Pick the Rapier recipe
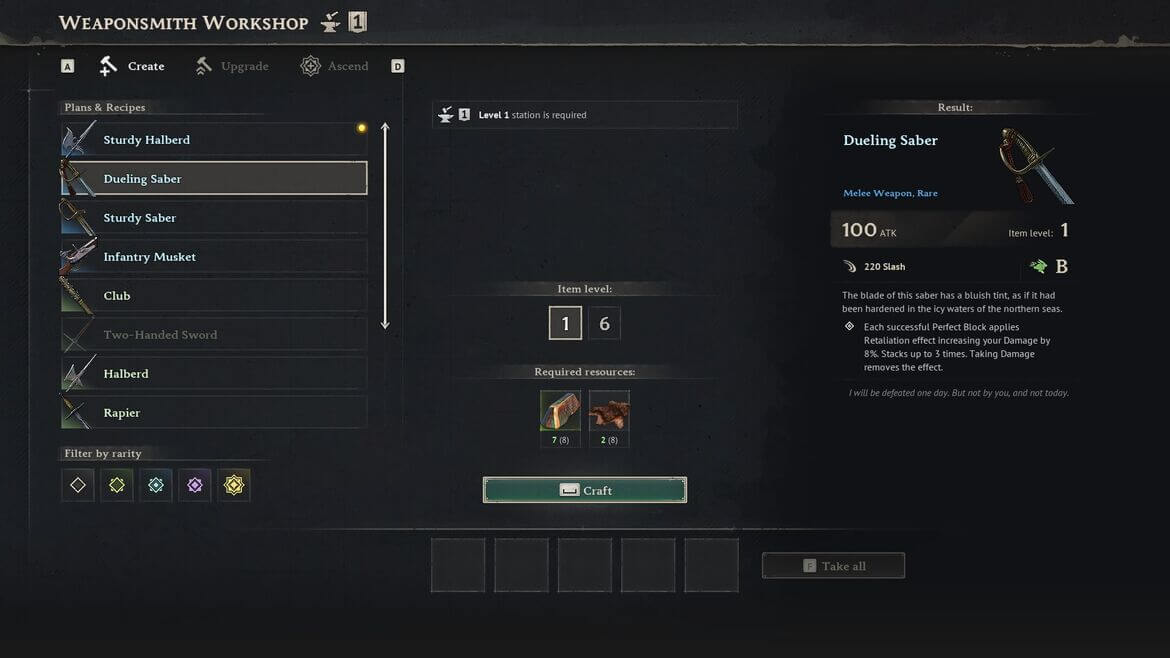Screen dimensions: 1170x658 [x=213, y=413]
